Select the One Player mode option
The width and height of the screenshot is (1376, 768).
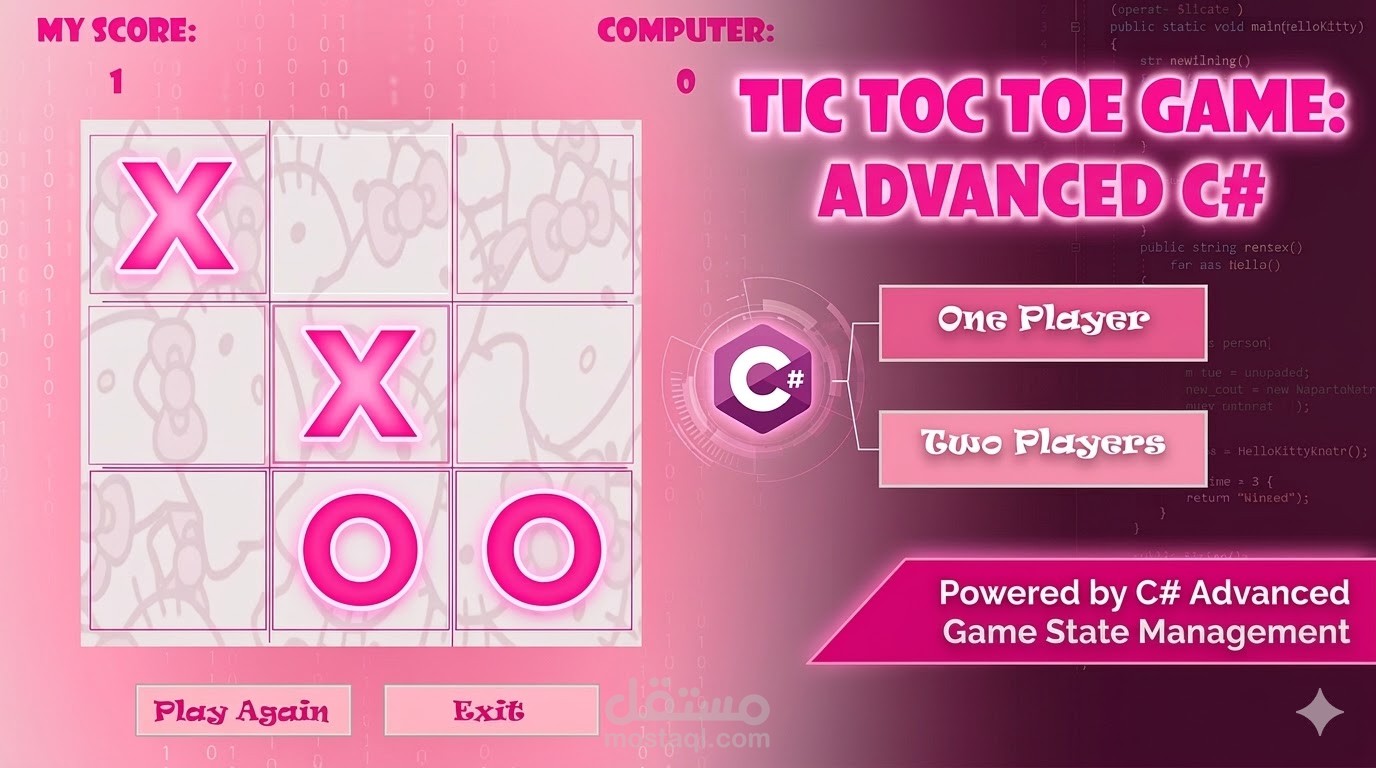pos(1041,323)
